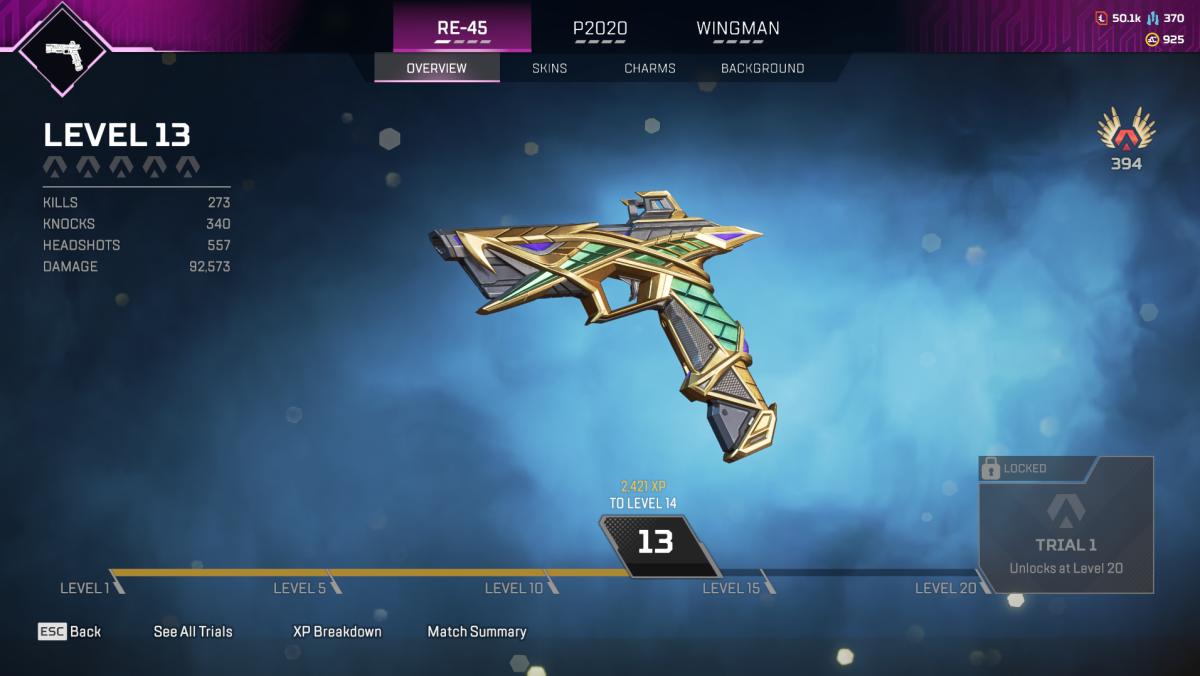Click the mastery badge showing 394
Image resolution: width=1200 pixels, height=676 pixels.
pyautogui.click(x=1126, y=140)
